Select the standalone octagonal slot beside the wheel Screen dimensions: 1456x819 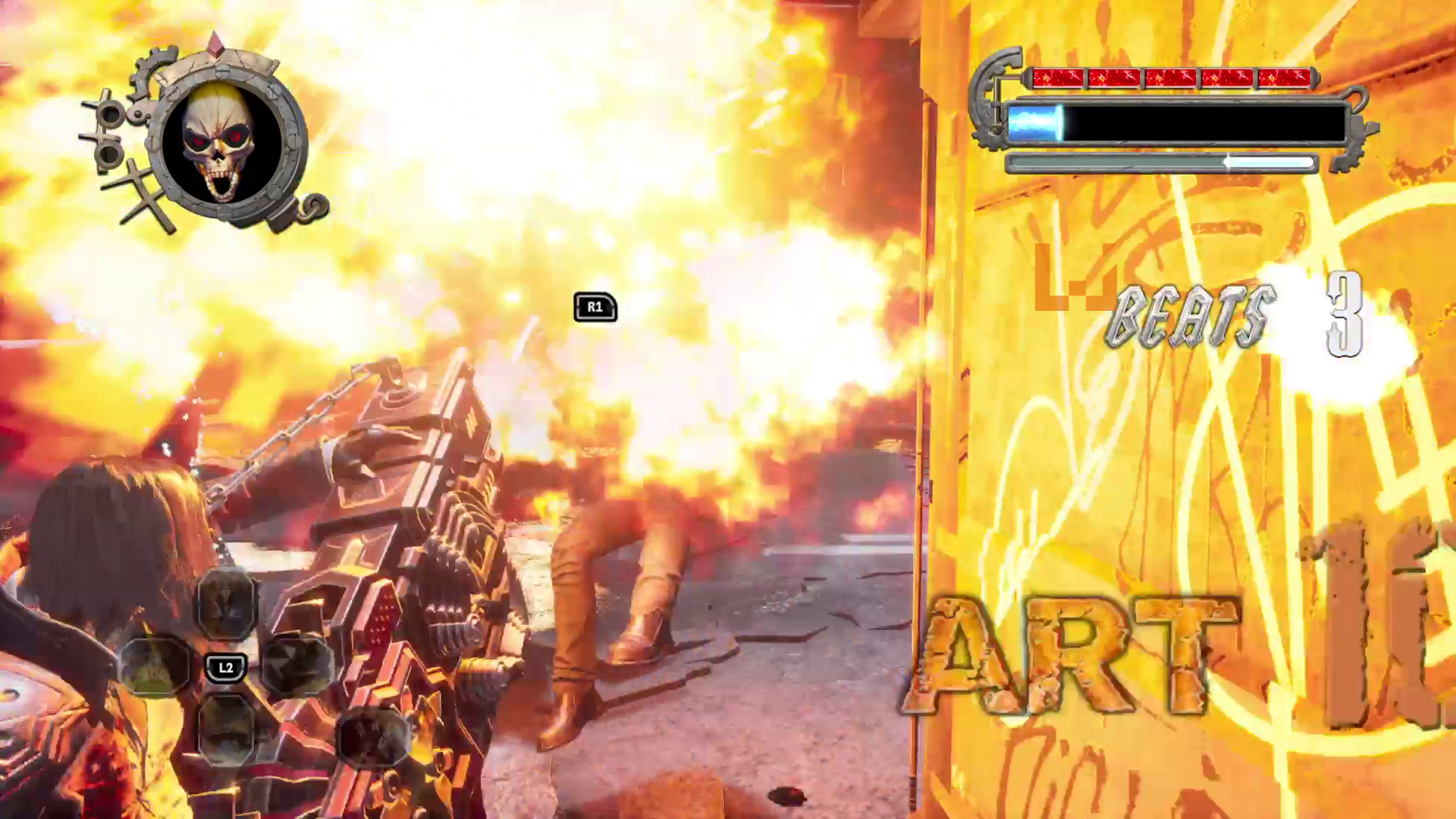(x=373, y=737)
